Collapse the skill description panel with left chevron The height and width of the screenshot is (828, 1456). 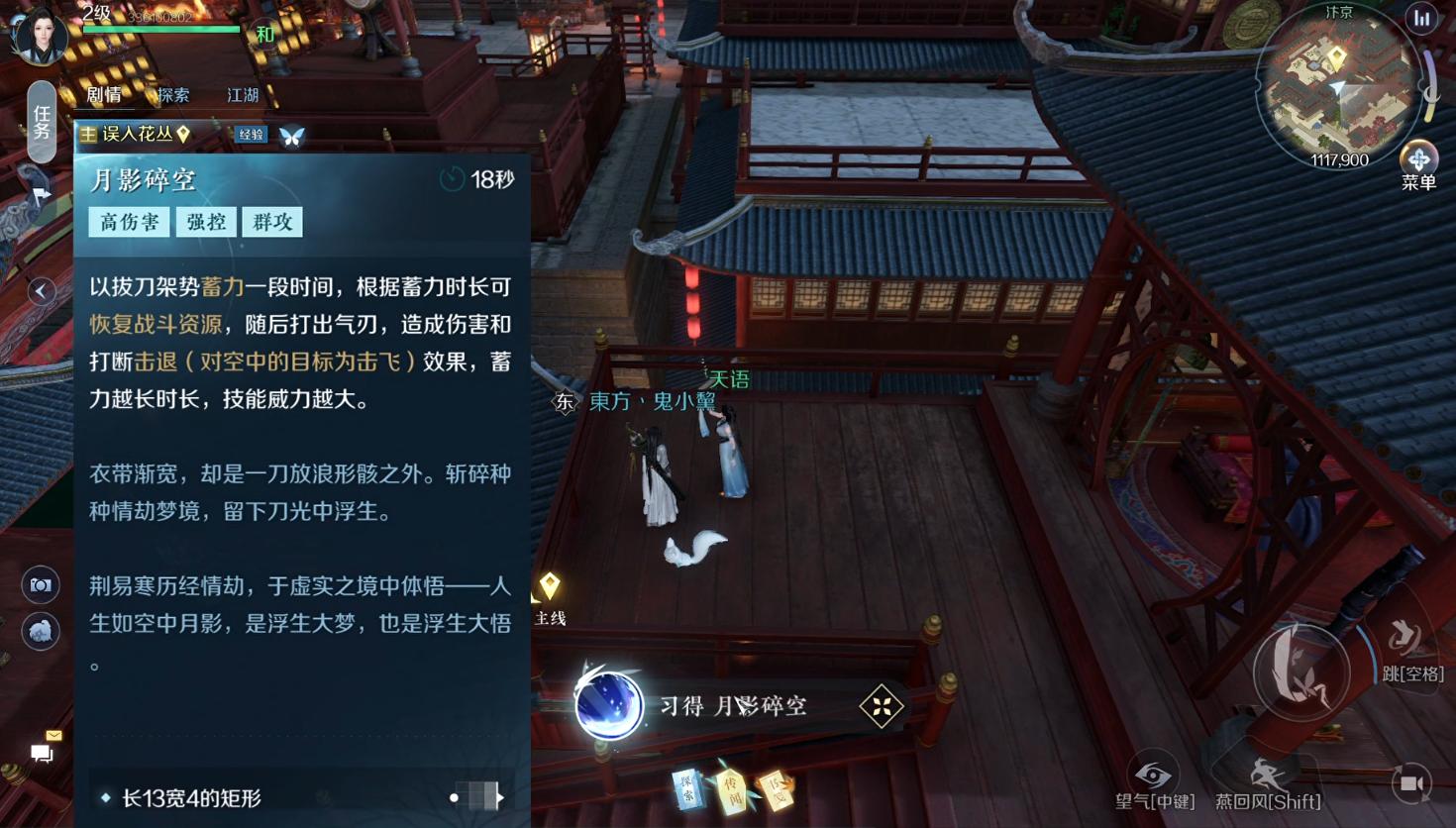click(x=41, y=291)
